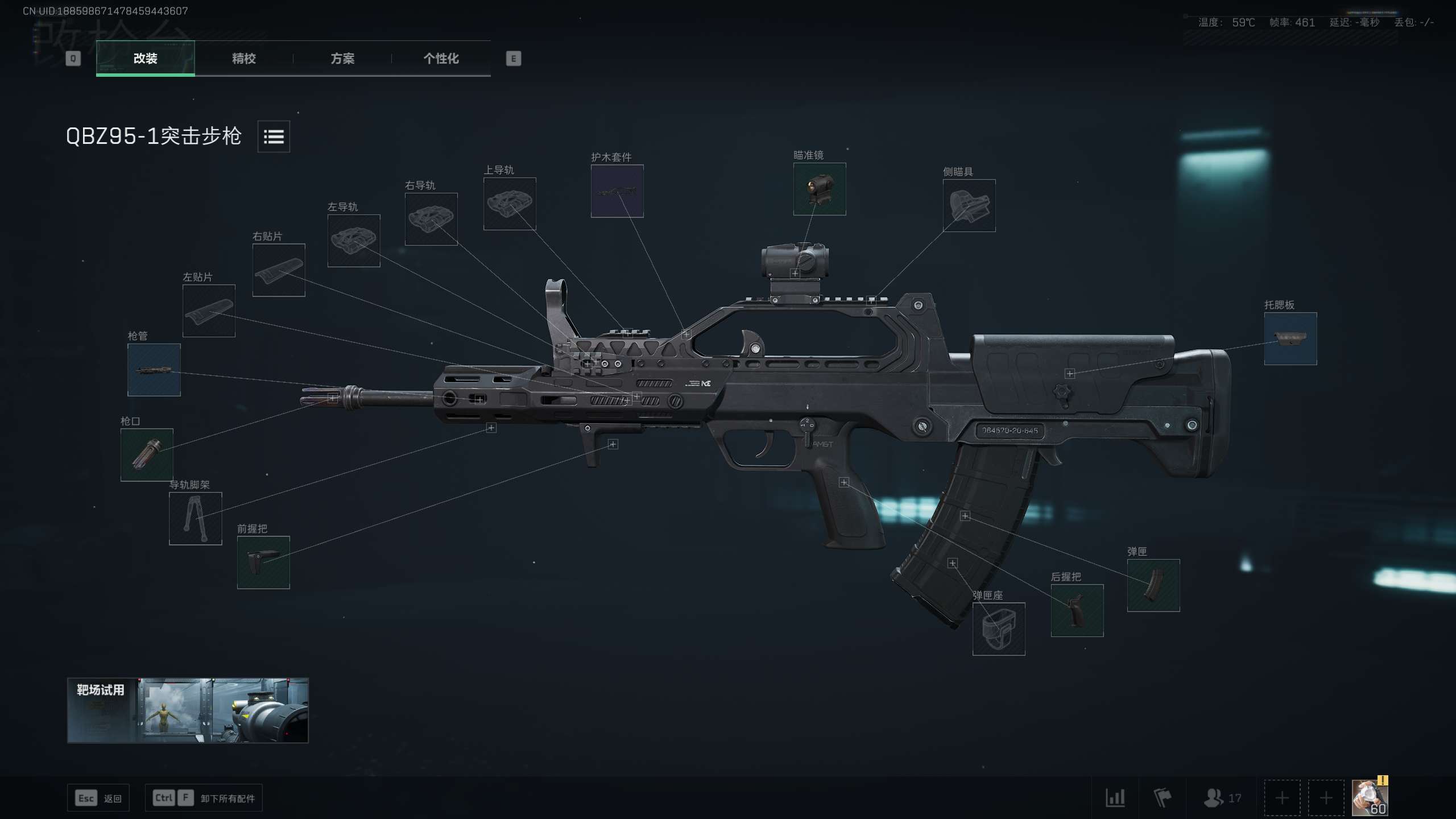Open the 护木套件 handguard kit slot

617,192
